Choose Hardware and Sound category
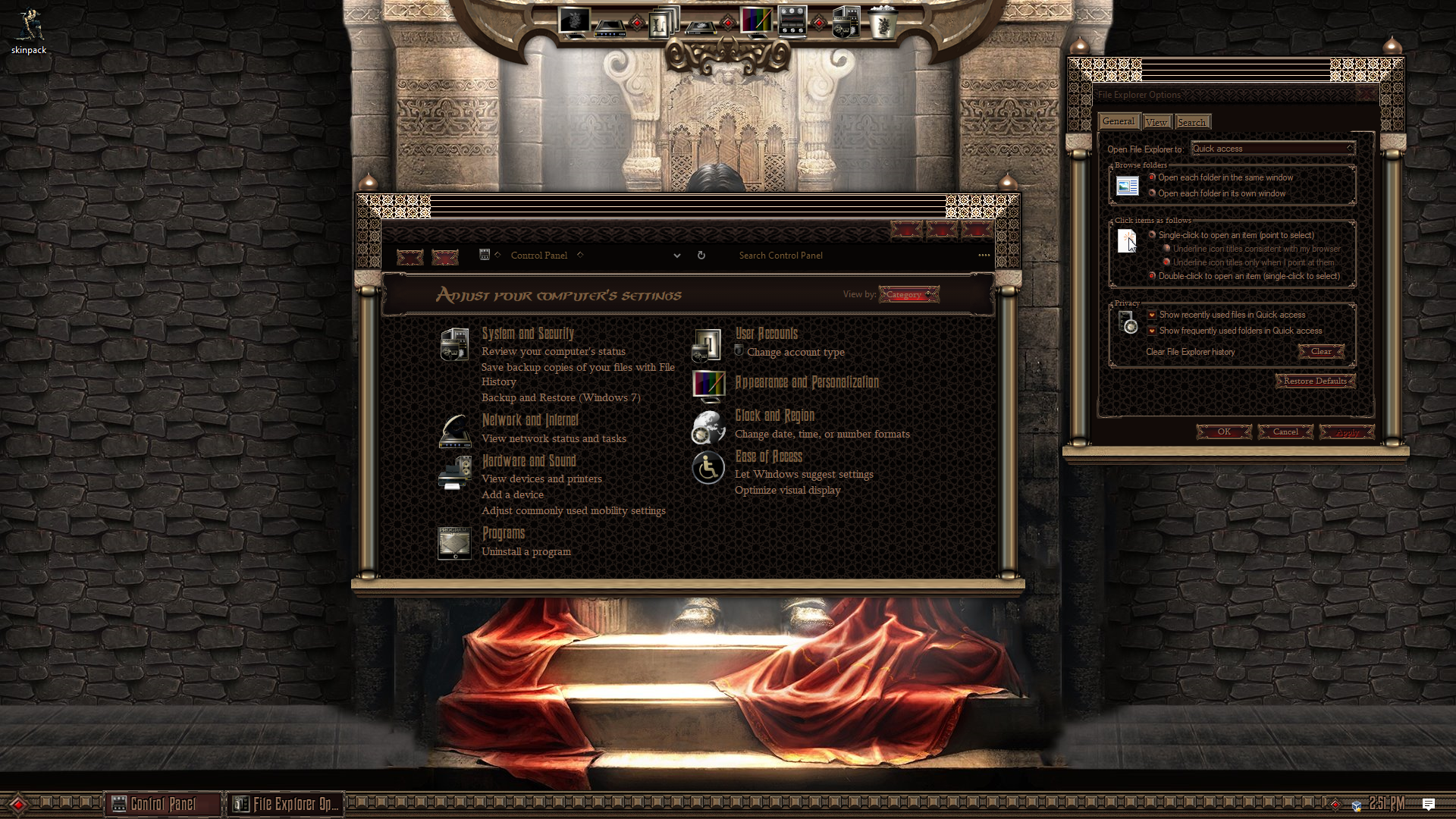This screenshot has height=819, width=1456. [x=529, y=461]
